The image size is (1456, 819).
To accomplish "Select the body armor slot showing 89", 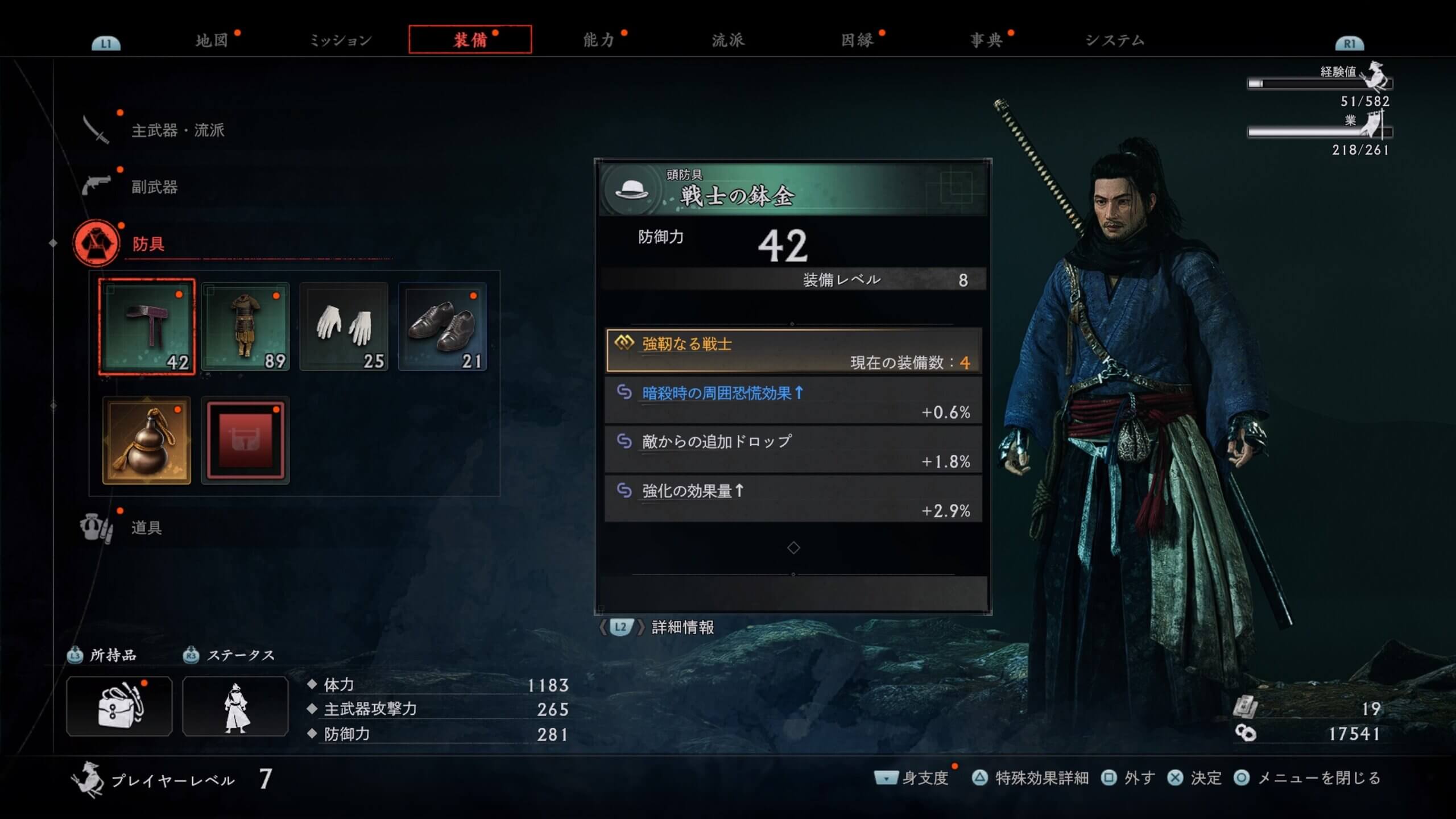I will pyautogui.click(x=245, y=327).
